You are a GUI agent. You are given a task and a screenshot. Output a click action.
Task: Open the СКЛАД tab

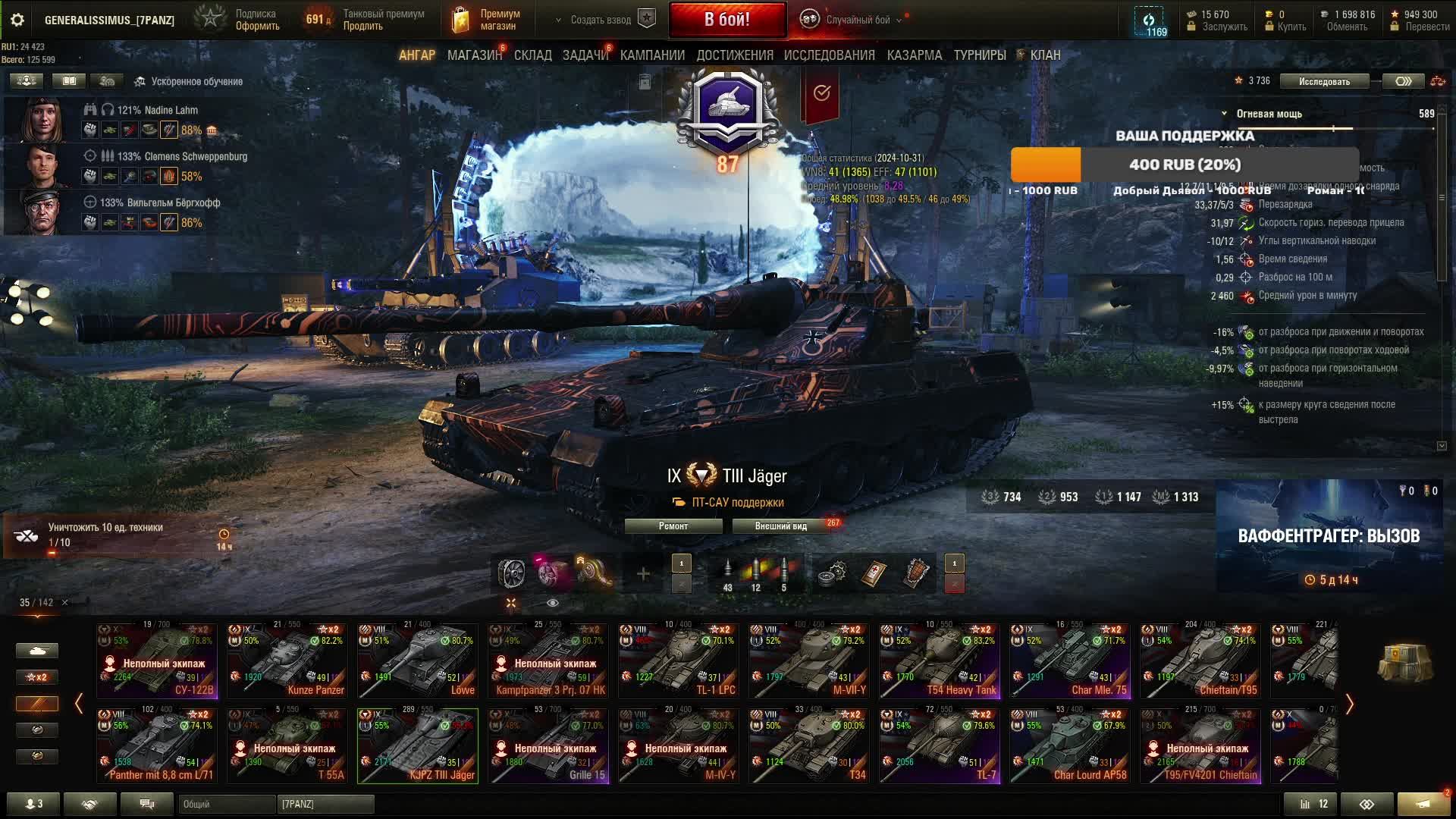pyautogui.click(x=532, y=55)
